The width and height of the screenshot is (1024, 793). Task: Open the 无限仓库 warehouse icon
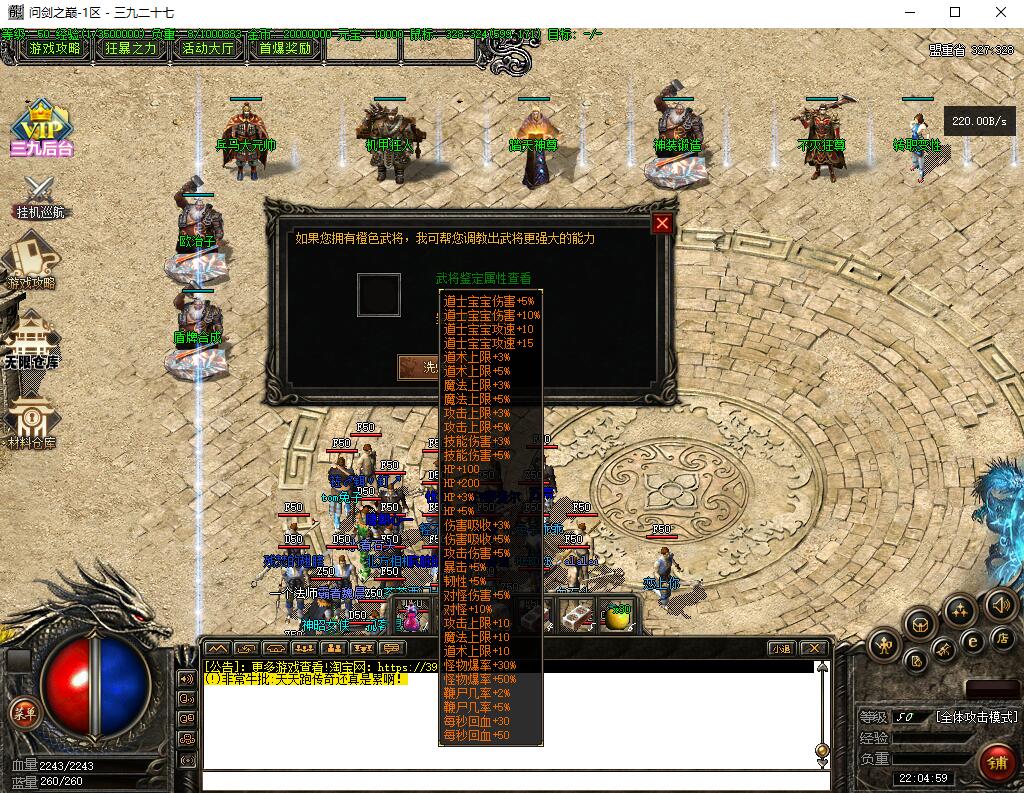[x=30, y=340]
